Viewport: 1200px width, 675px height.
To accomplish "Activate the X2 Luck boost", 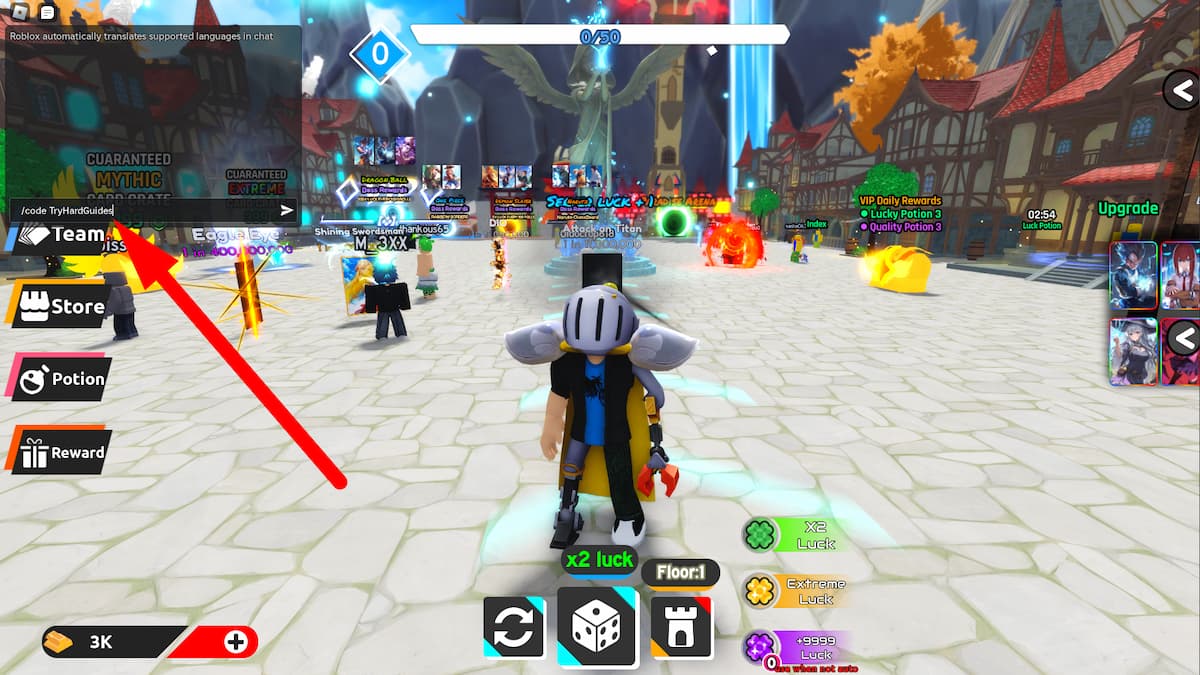I will [x=798, y=535].
